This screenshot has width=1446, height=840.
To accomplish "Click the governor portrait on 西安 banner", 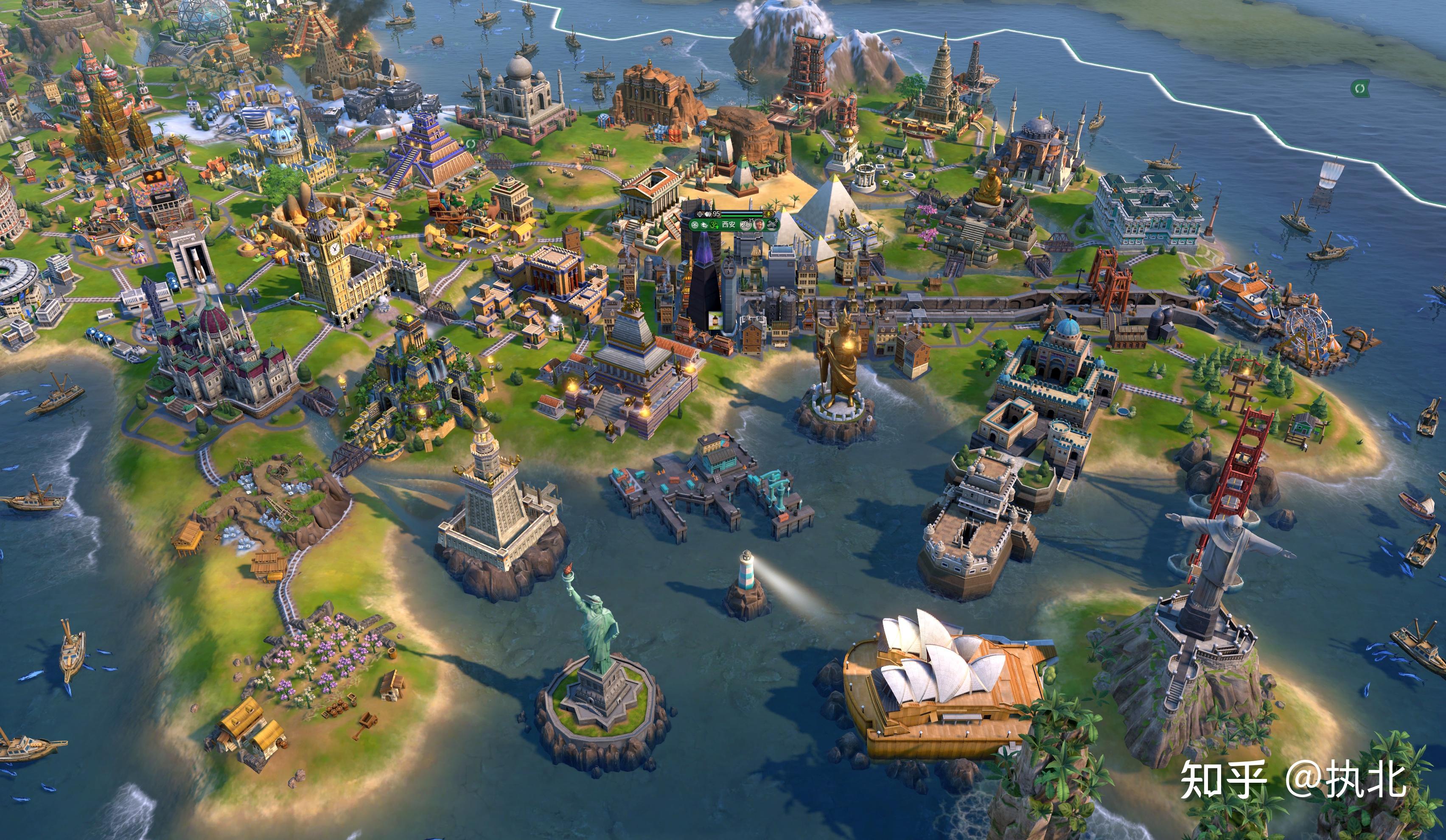I will 759,224.
